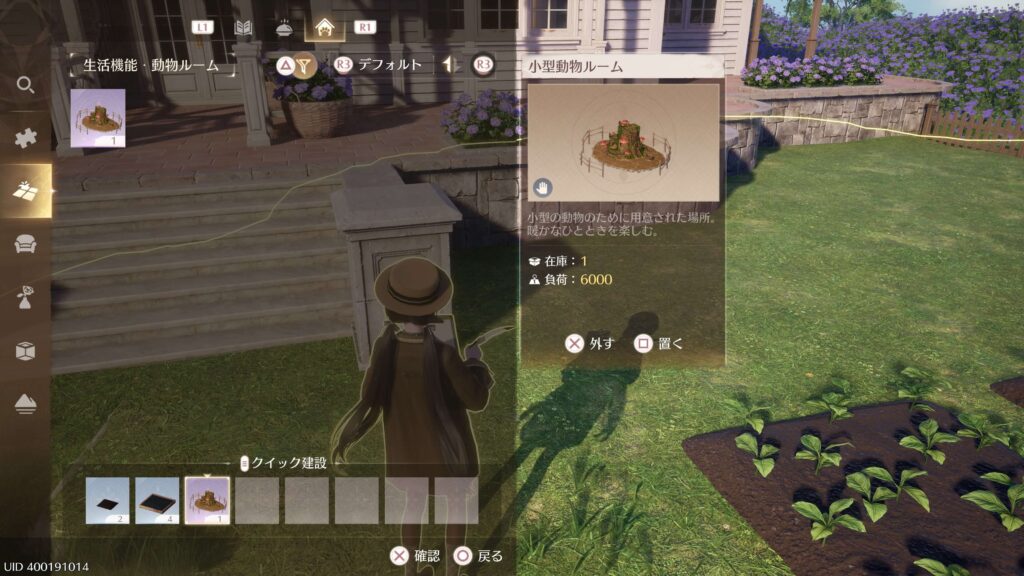Viewport: 1024px width, 576px height.
Task: Open the mountain terrain category
Action: 26,403
